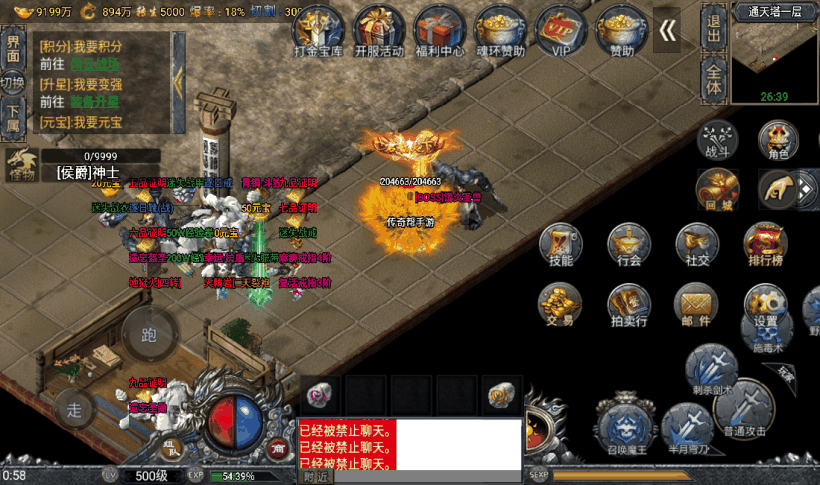Image resolution: width=820 pixels, height=485 pixels.
Task: Open the VIP menu
Action: coord(560,29)
